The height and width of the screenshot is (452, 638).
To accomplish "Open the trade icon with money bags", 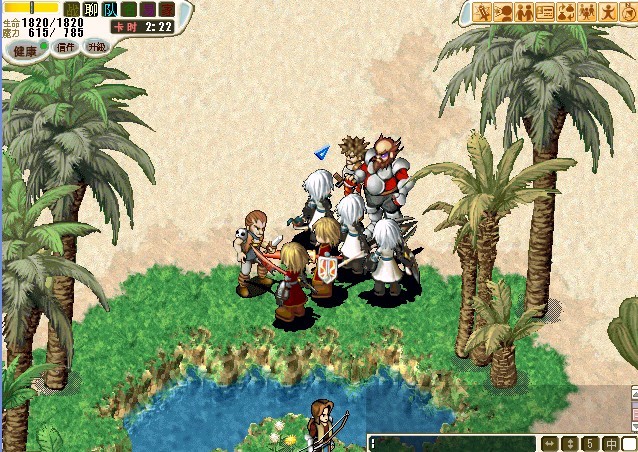I will pyautogui.click(x=566, y=13).
